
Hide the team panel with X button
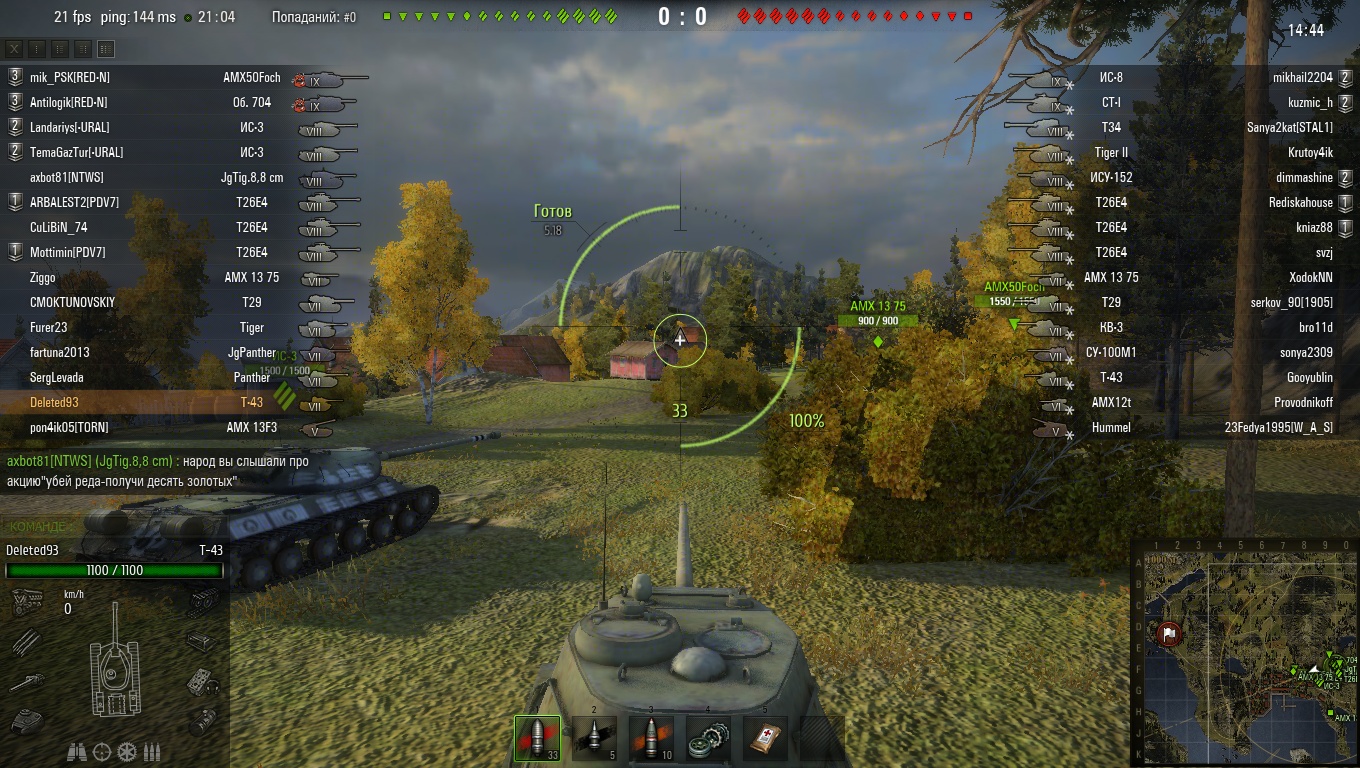coord(15,49)
